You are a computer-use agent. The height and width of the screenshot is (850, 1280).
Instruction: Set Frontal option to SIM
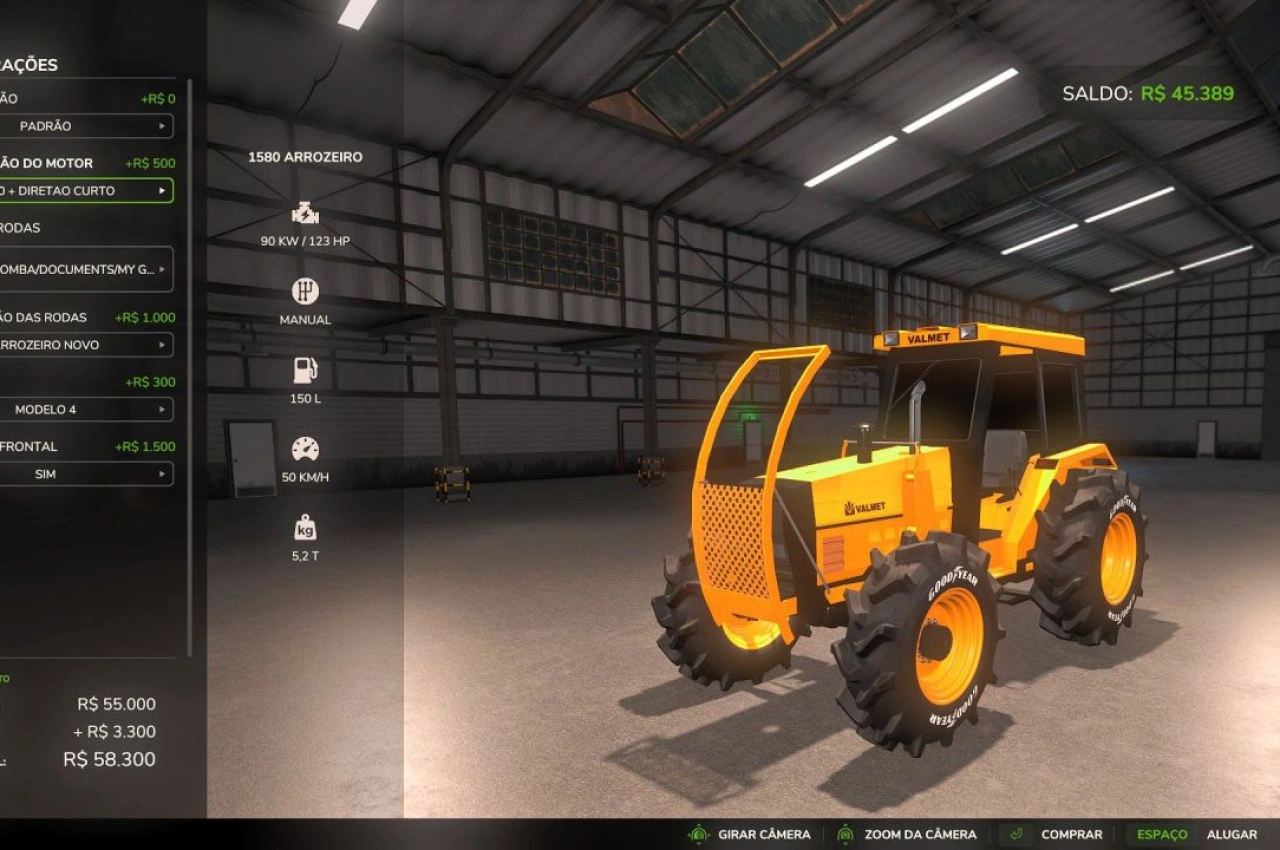pyautogui.click(x=85, y=474)
